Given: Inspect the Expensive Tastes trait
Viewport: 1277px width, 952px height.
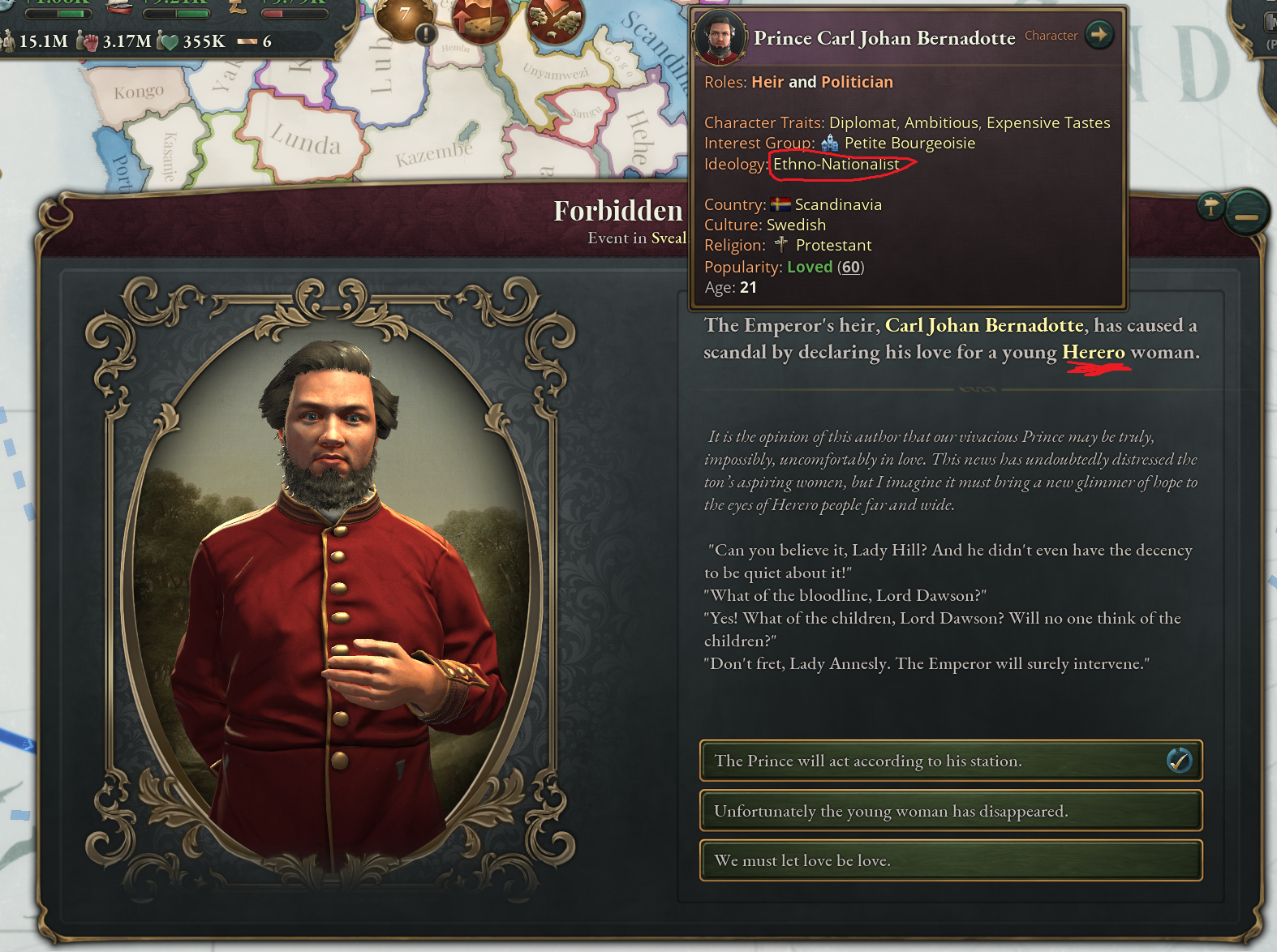Looking at the screenshot, I should pos(1047,122).
